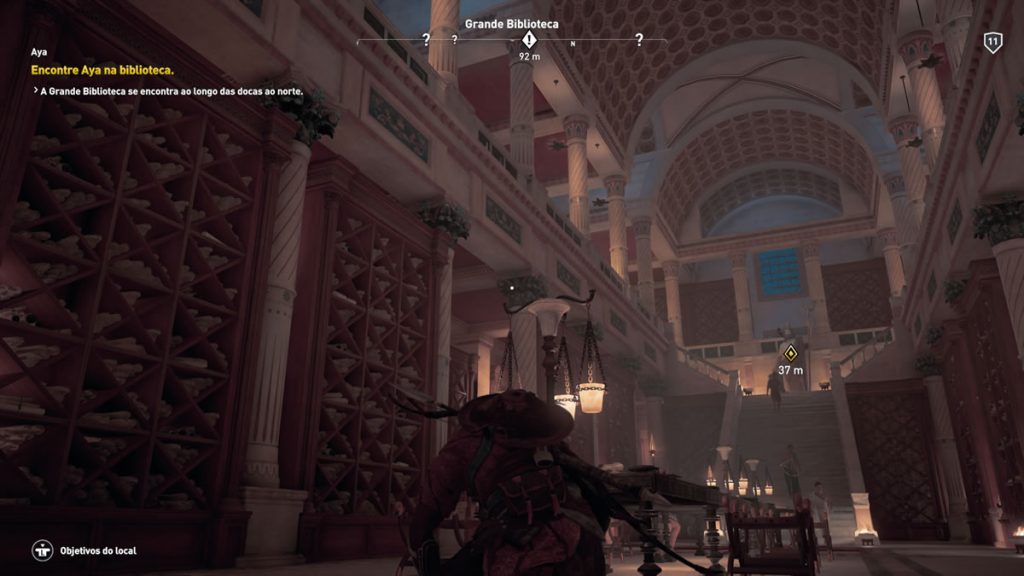This screenshot has height=576, width=1024.
Task: Open the 'Encontre Aya na biblioteca' quest tracker
Action: click(103, 70)
